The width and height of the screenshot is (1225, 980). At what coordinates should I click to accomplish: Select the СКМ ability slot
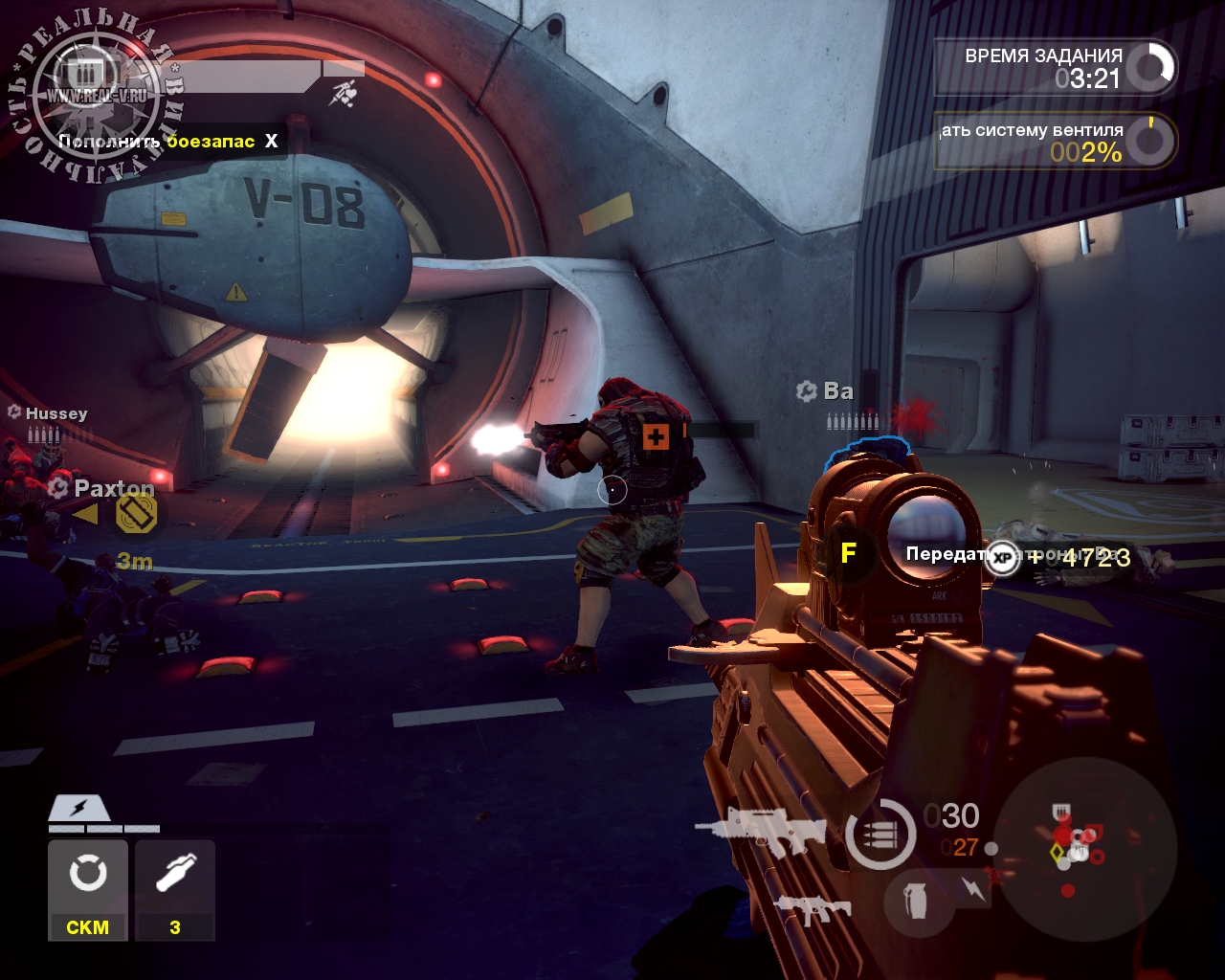point(87,889)
